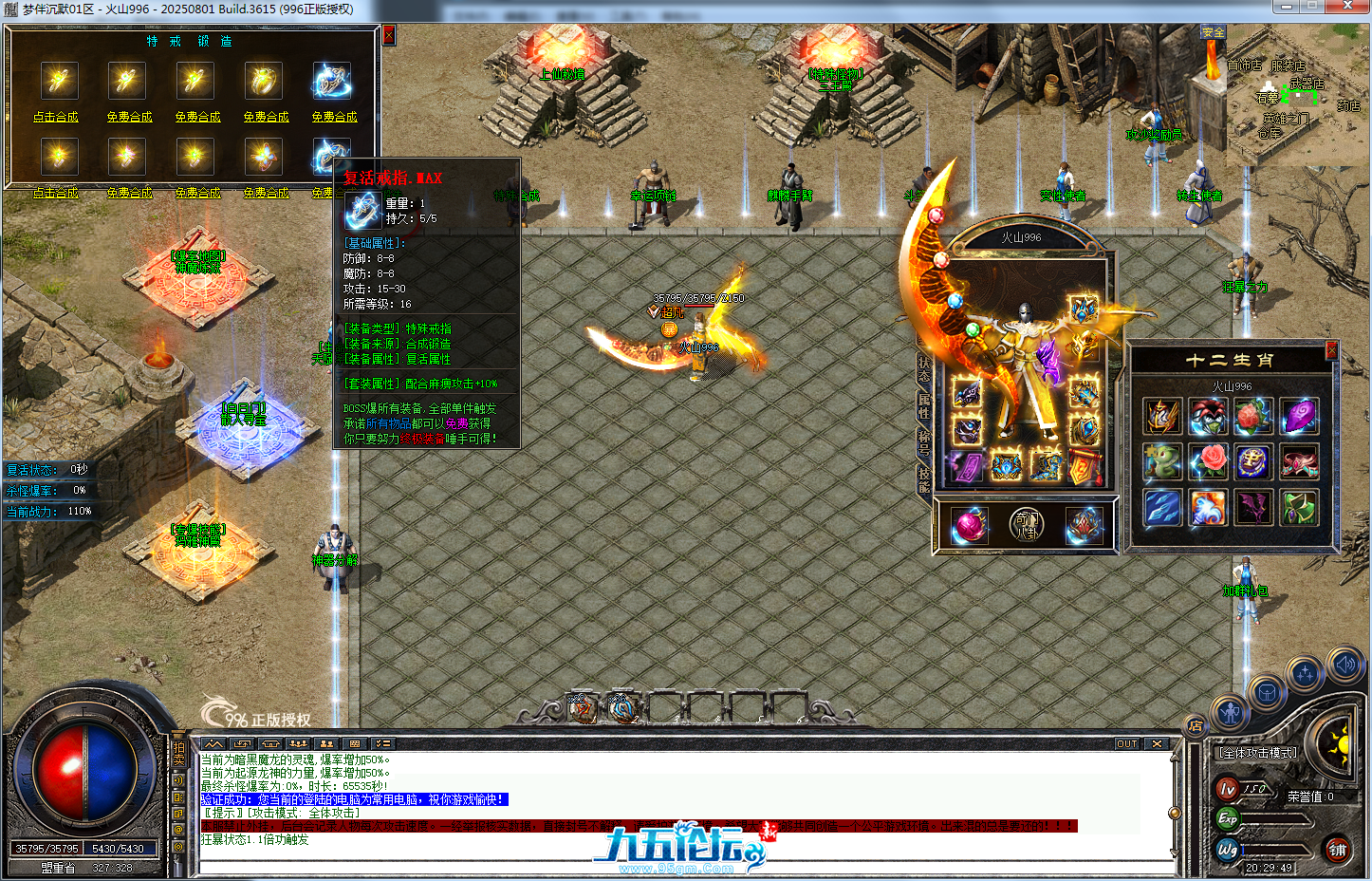Toggle the 安全 safe-zone indicator
Screen dimensions: 1372x881
[1214, 31]
